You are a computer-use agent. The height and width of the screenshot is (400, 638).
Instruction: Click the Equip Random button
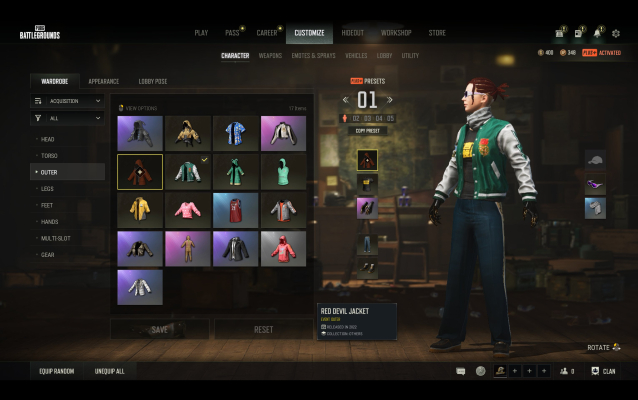(57, 371)
